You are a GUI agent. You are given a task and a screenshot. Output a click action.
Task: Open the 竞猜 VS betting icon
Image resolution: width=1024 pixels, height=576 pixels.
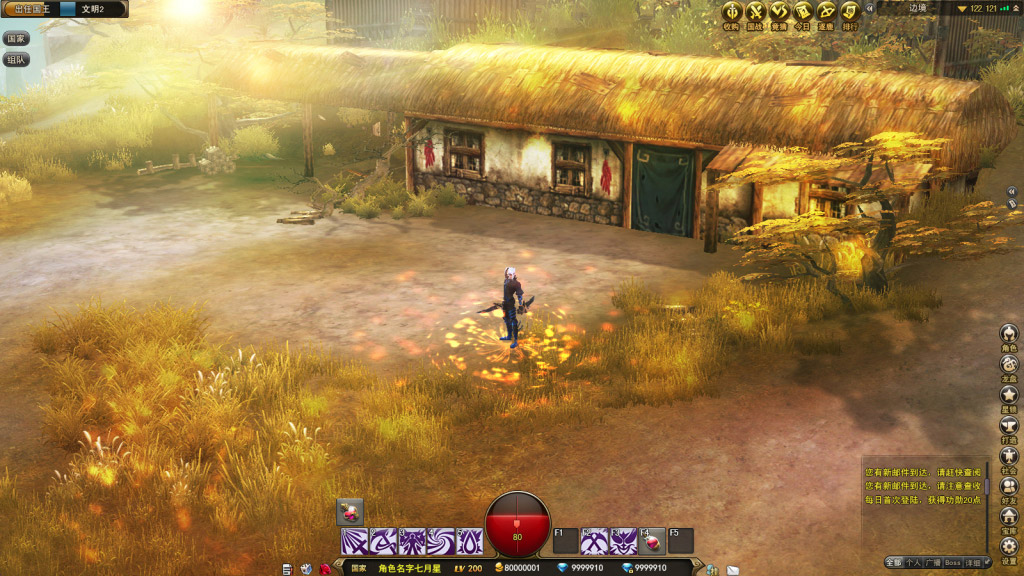[779, 11]
